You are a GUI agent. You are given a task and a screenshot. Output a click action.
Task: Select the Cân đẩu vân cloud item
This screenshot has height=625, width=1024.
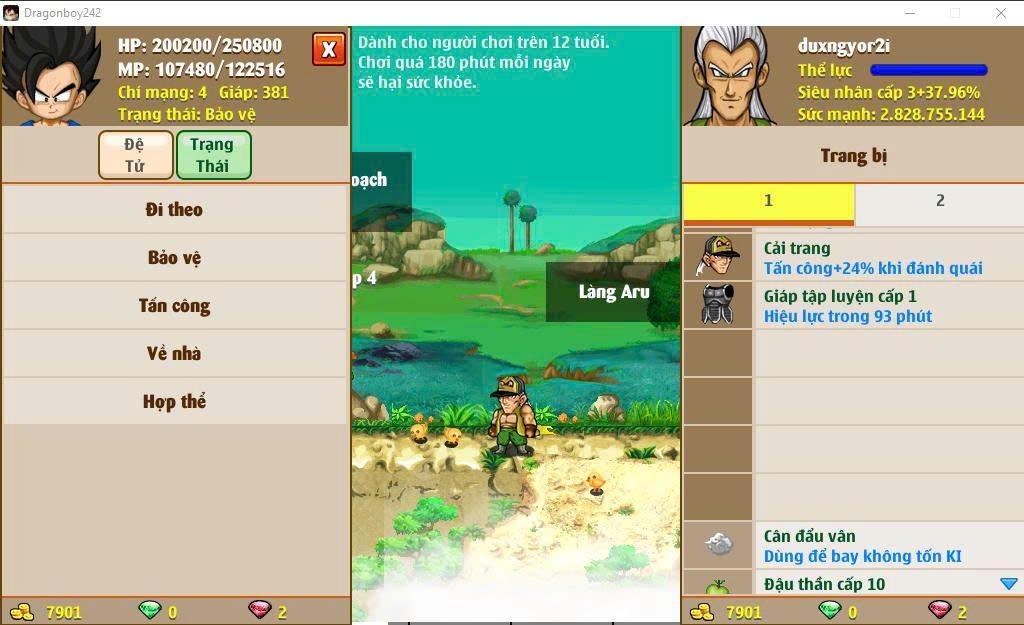[852, 546]
